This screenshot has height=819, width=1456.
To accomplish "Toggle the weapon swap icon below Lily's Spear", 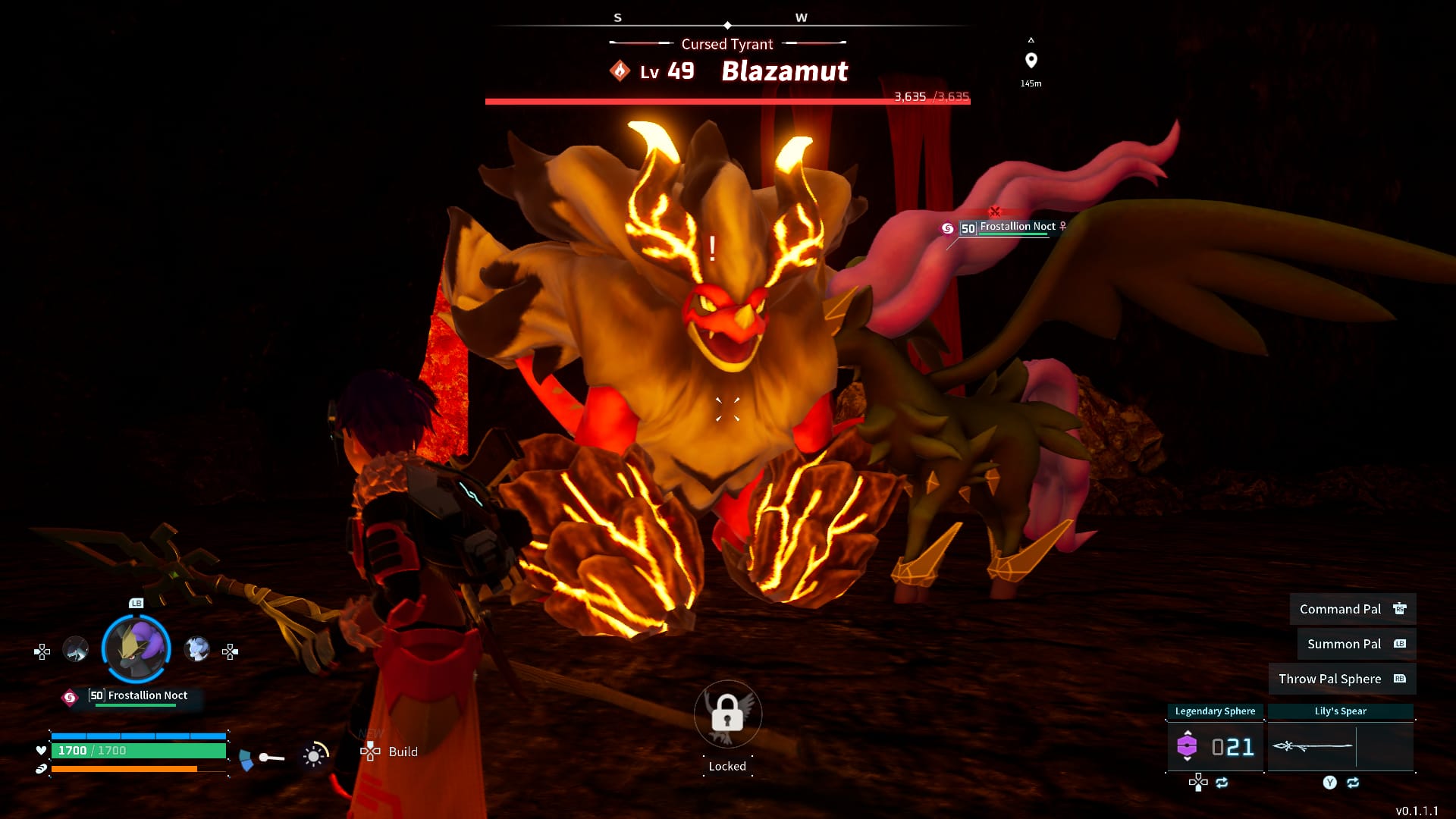I will 1353,784.
